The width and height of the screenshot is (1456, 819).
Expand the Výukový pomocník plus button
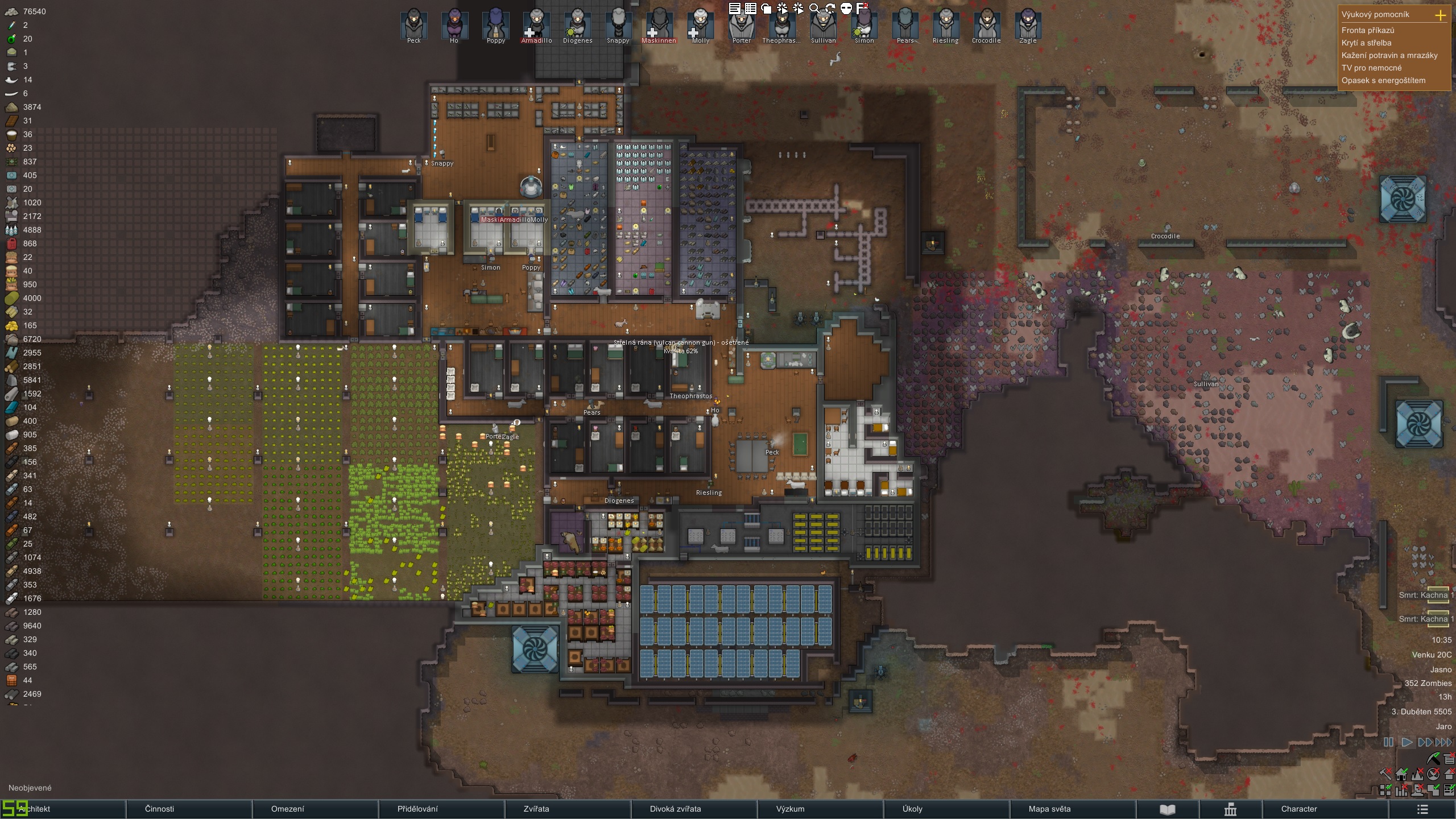coord(1440,15)
